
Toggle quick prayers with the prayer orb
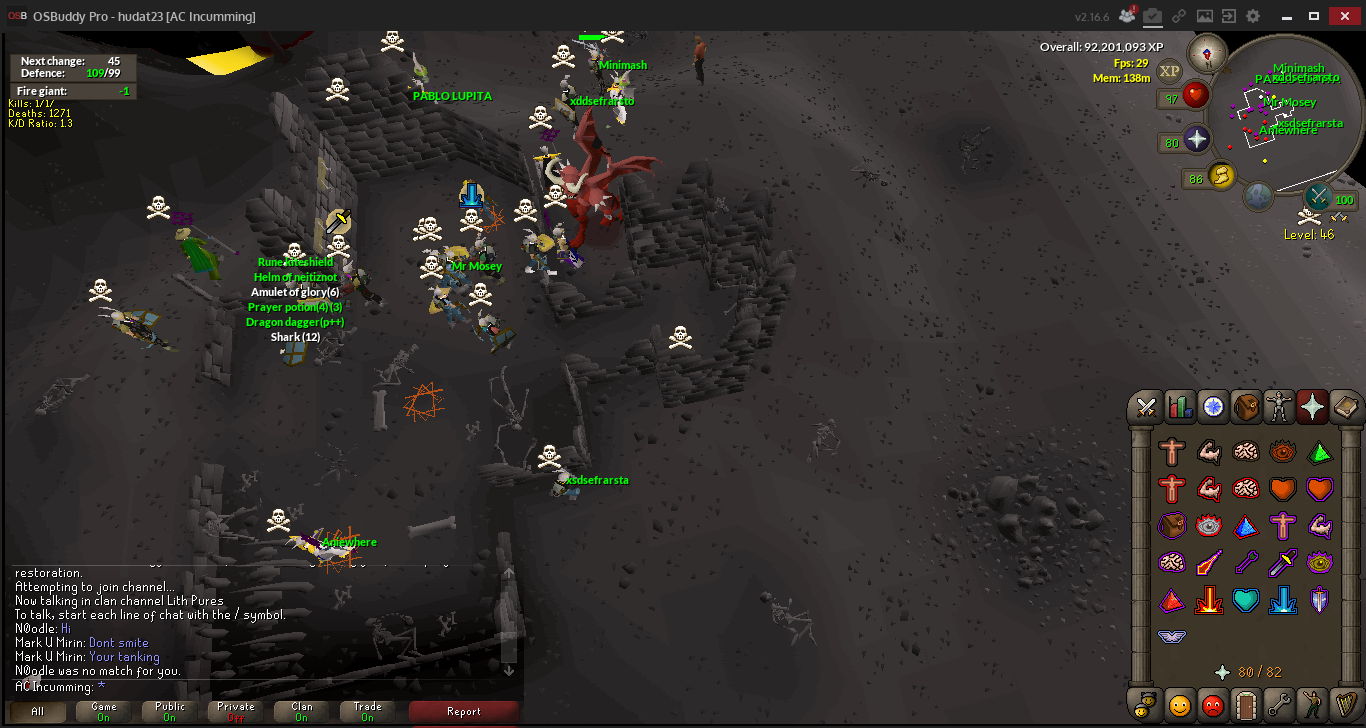point(1197,140)
